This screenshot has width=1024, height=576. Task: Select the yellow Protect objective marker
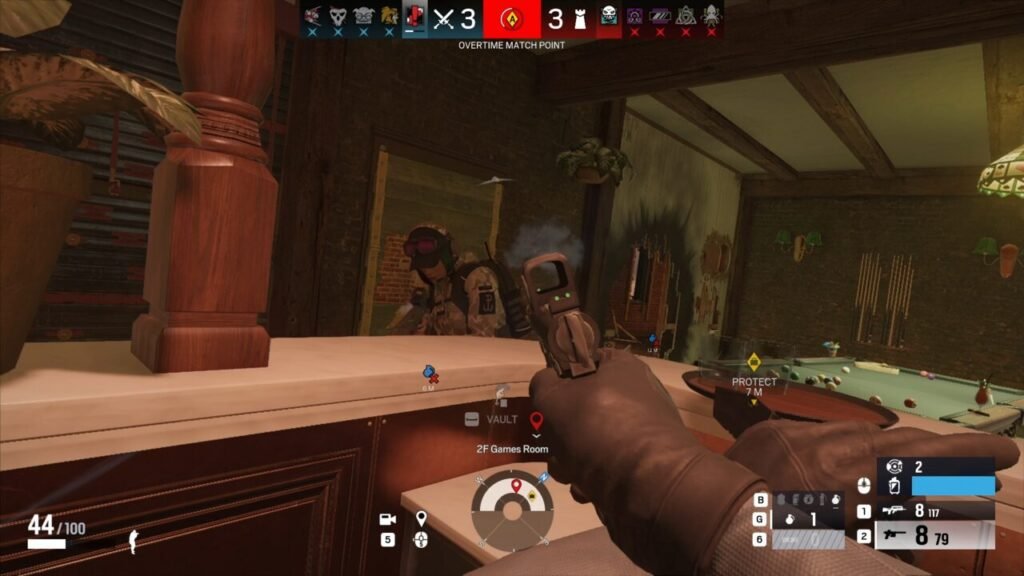tap(754, 362)
